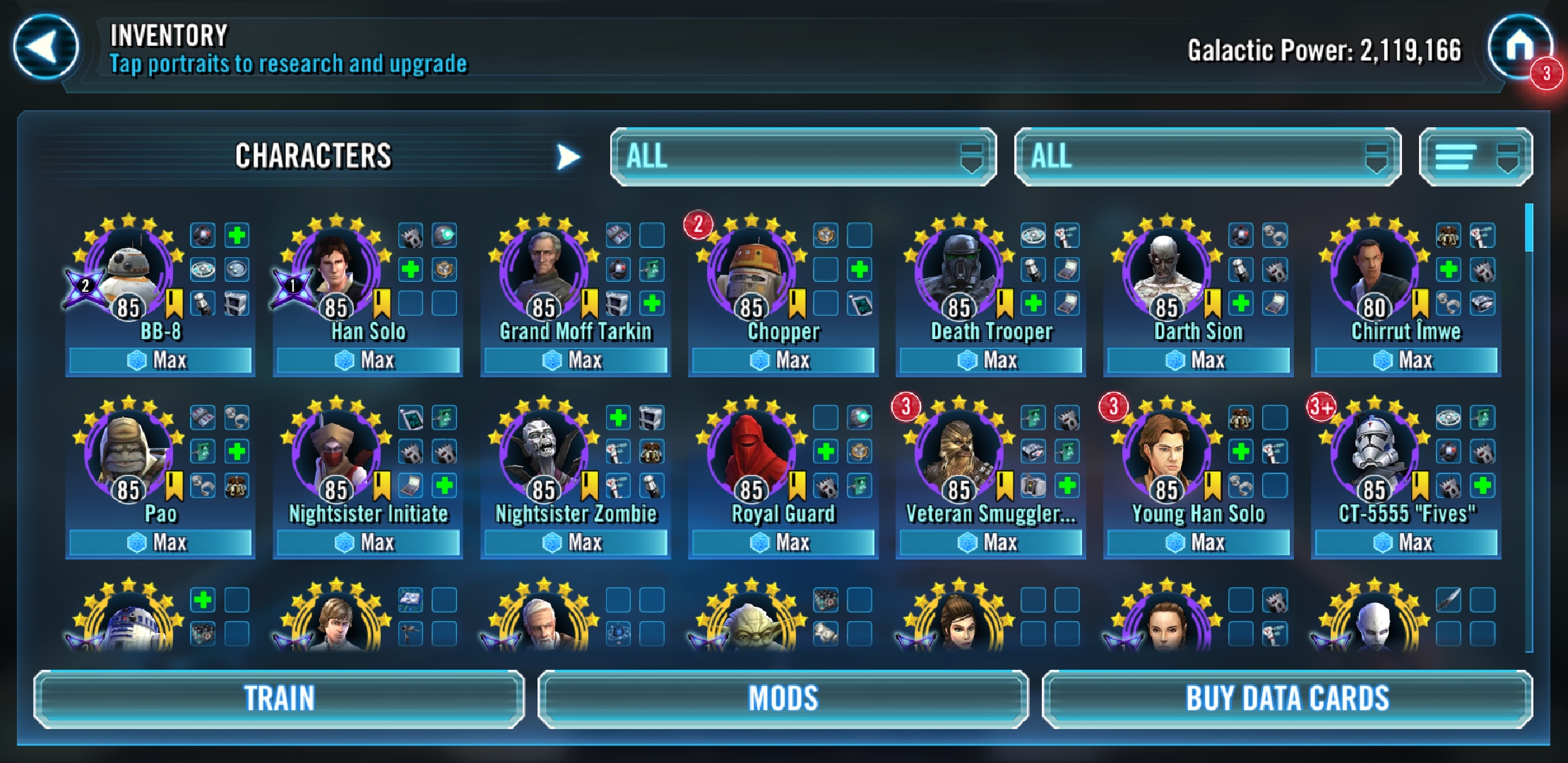This screenshot has height=763, width=1568.
Task: Open the Nightsister Zombie portrait
Action: pyautogui.click(x=544, y=451)
